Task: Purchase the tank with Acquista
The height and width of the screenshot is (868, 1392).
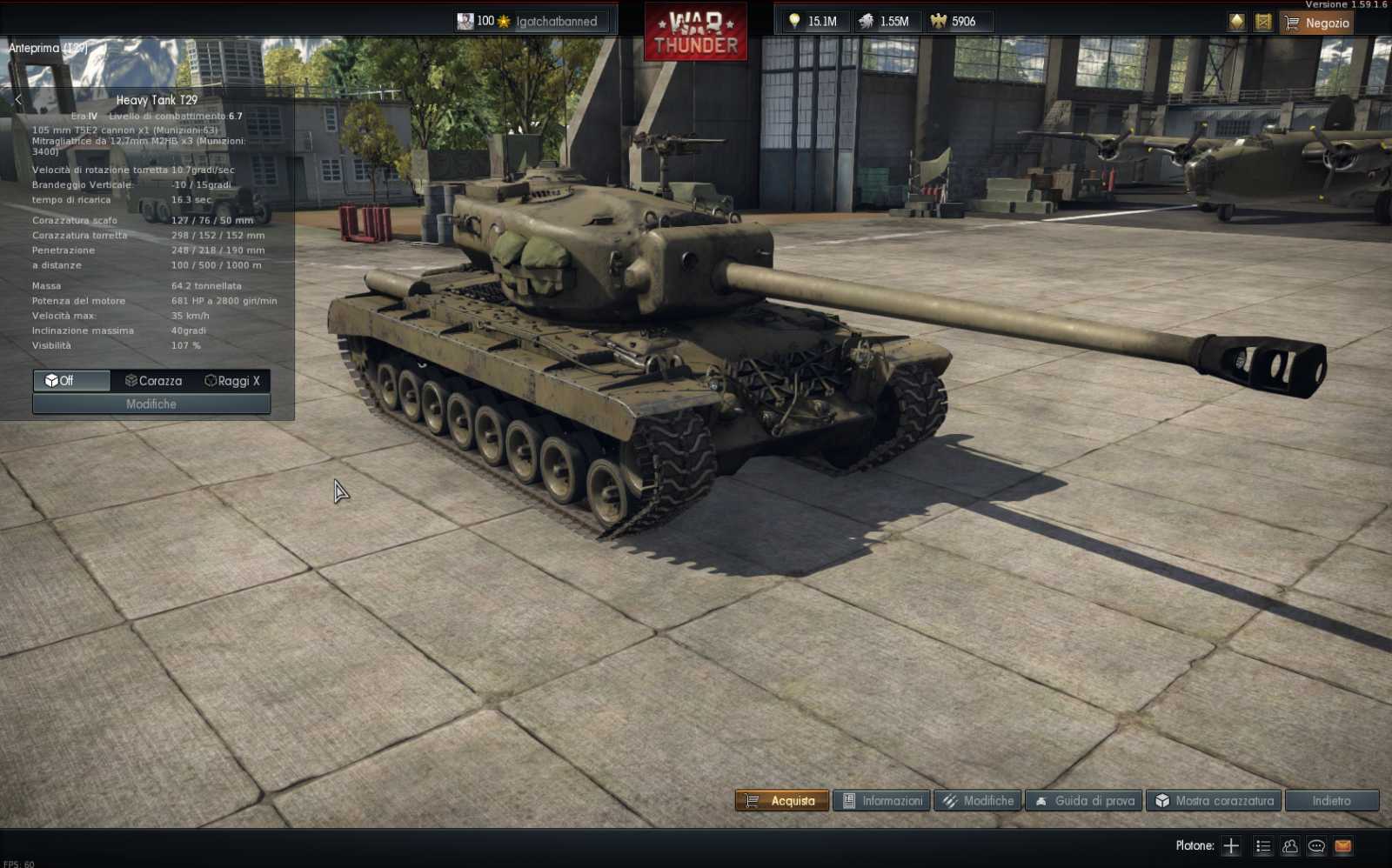Action: [x=780, y=801]
